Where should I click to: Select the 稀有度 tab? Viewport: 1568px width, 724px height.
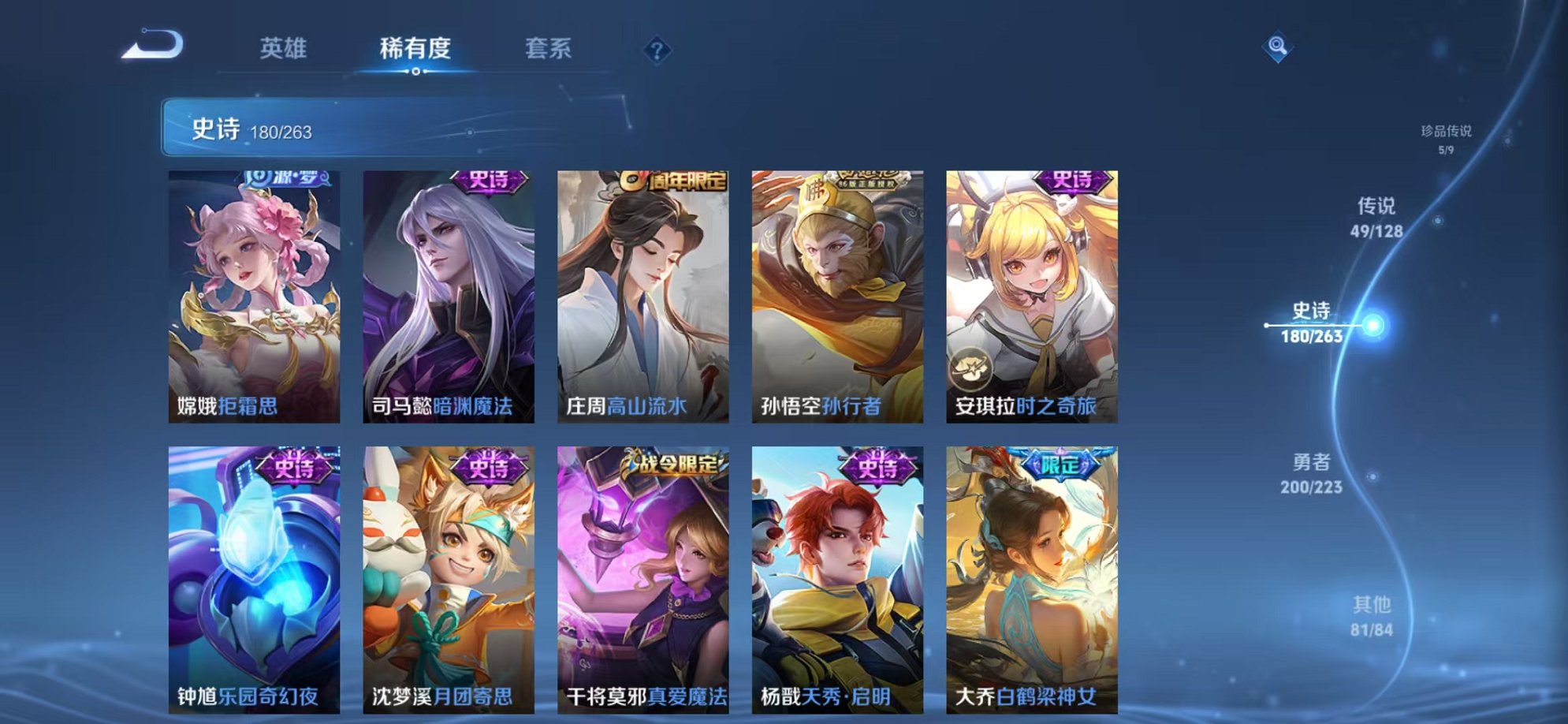[x=416, y=48]
